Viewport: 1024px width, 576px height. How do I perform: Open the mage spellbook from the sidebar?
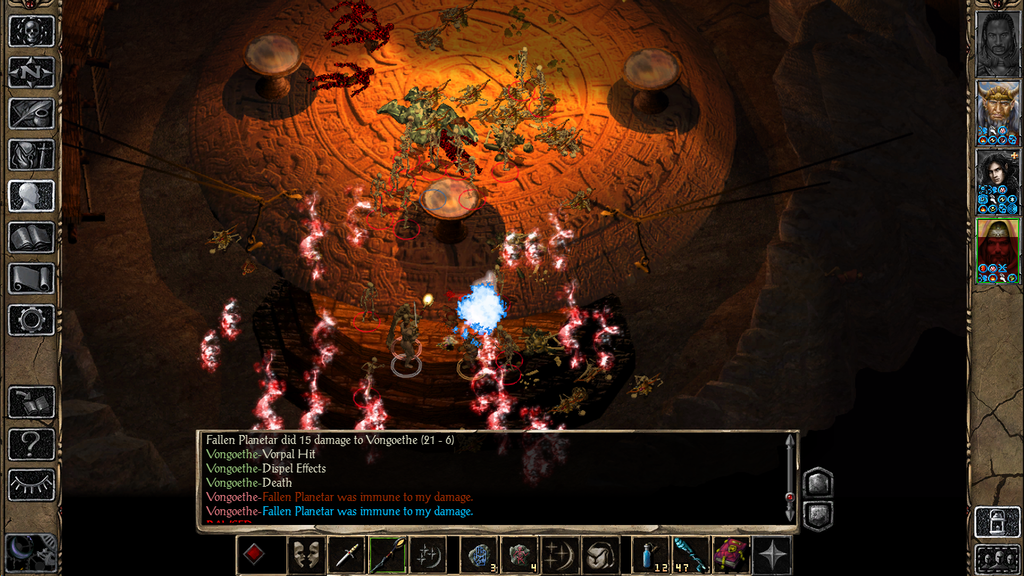tap(31, 237)
